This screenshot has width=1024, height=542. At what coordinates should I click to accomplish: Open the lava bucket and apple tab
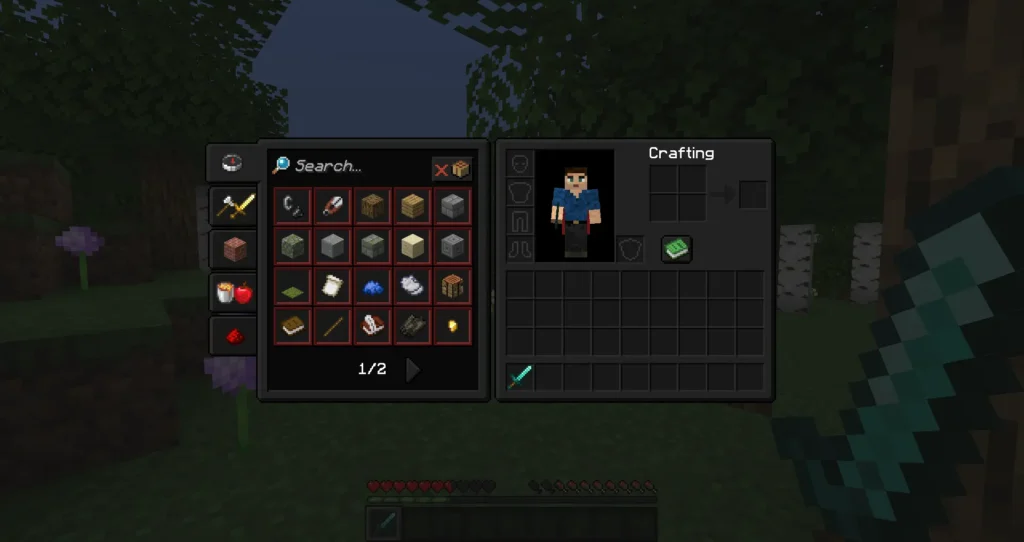(x=232, y=292)
